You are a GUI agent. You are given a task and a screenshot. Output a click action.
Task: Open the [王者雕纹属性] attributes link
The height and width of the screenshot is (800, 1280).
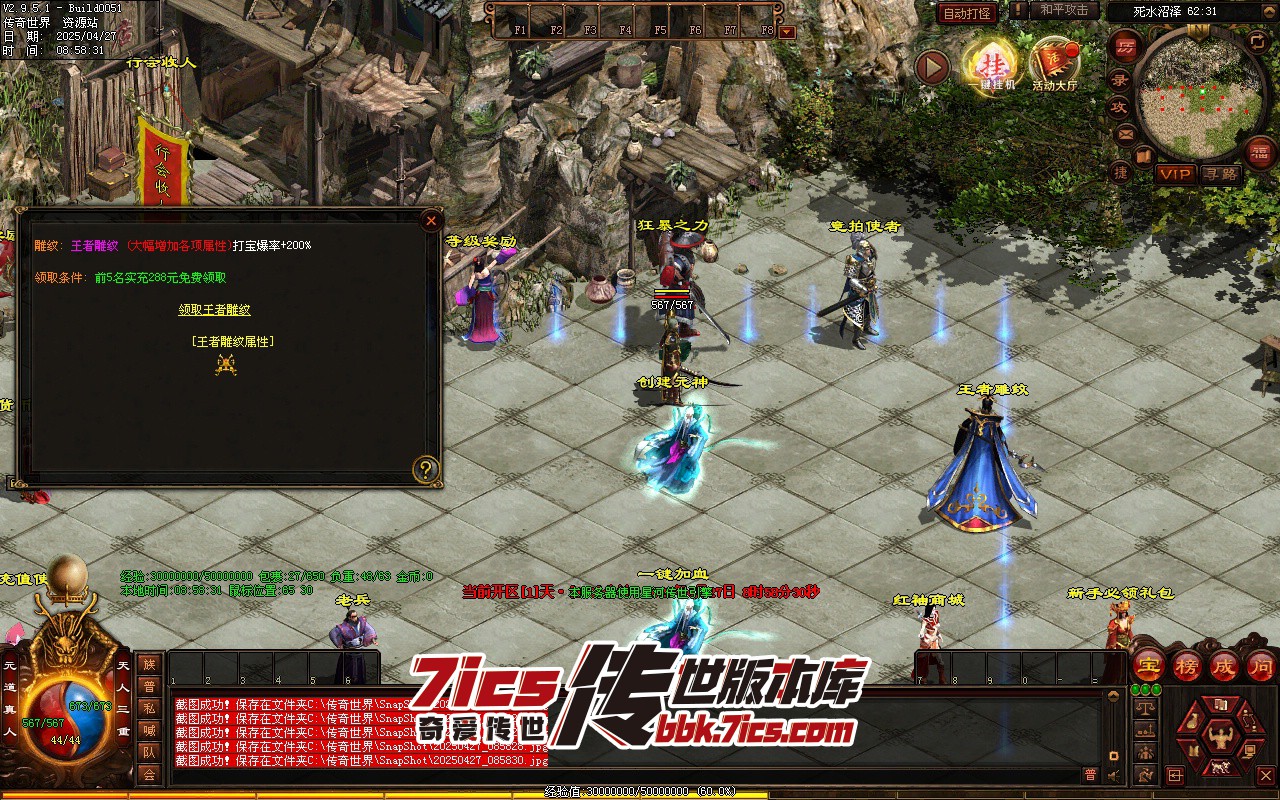pos(233,341)
